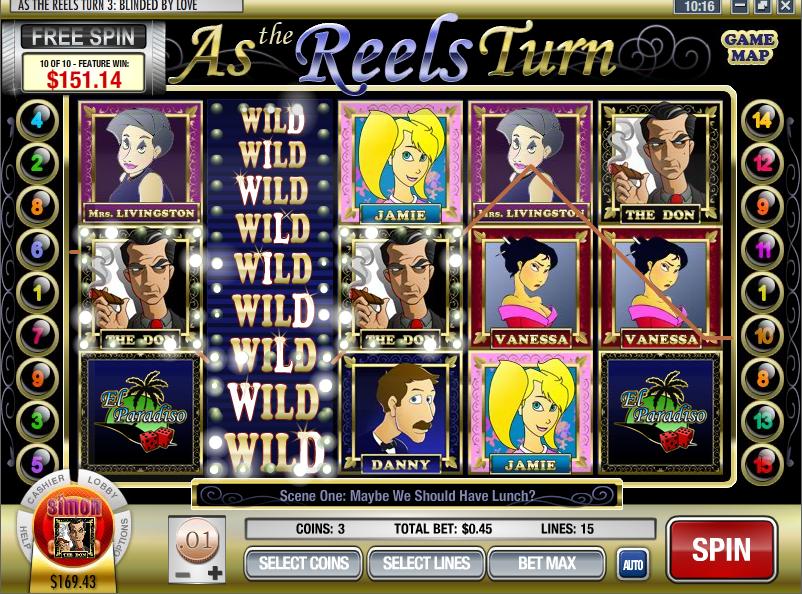Open the Game Map
The height and width of the screenshot is (594, 802).
pos(748,46)
